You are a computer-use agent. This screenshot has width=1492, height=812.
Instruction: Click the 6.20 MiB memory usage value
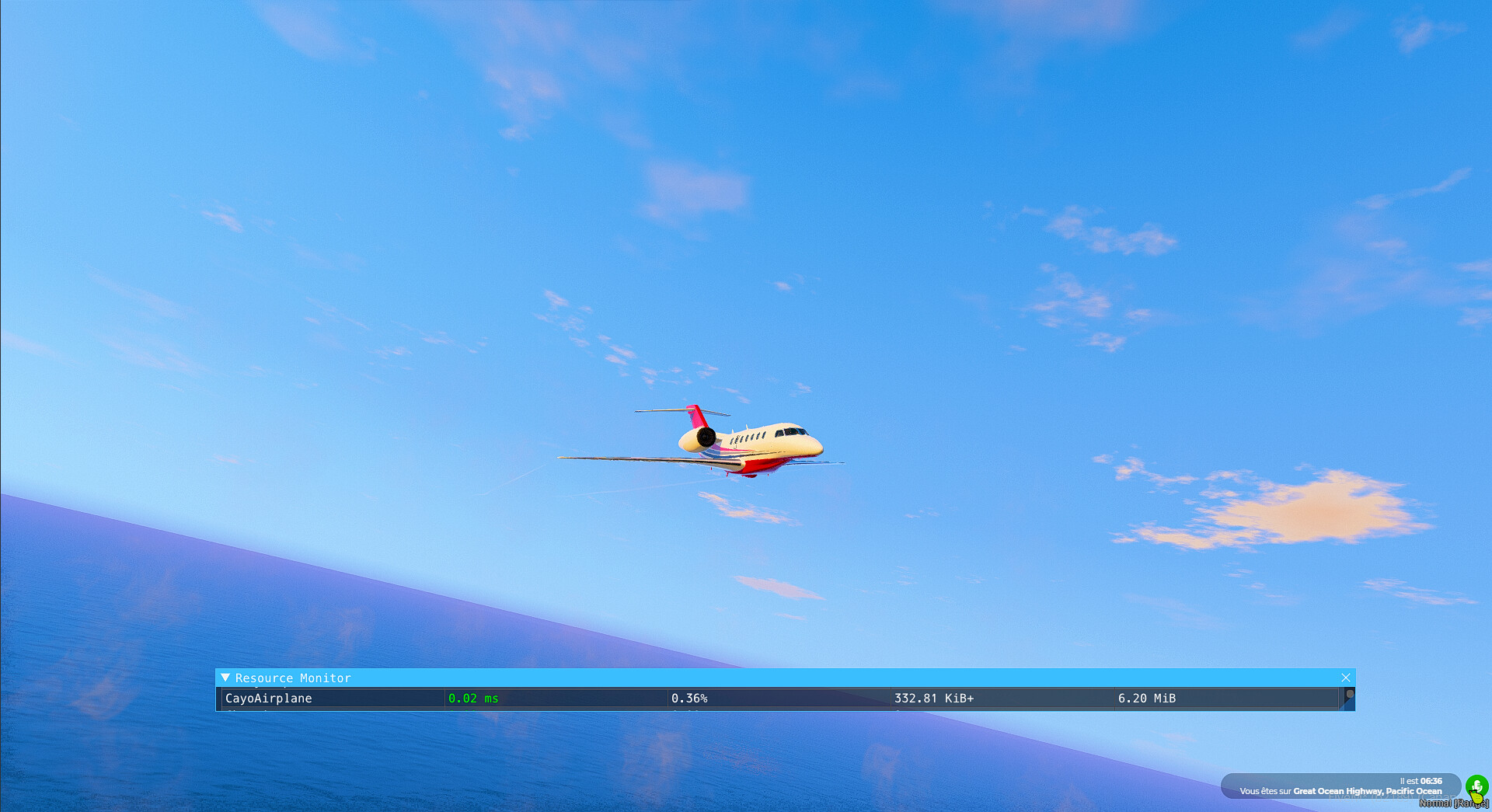click(x=1148, y=699)
